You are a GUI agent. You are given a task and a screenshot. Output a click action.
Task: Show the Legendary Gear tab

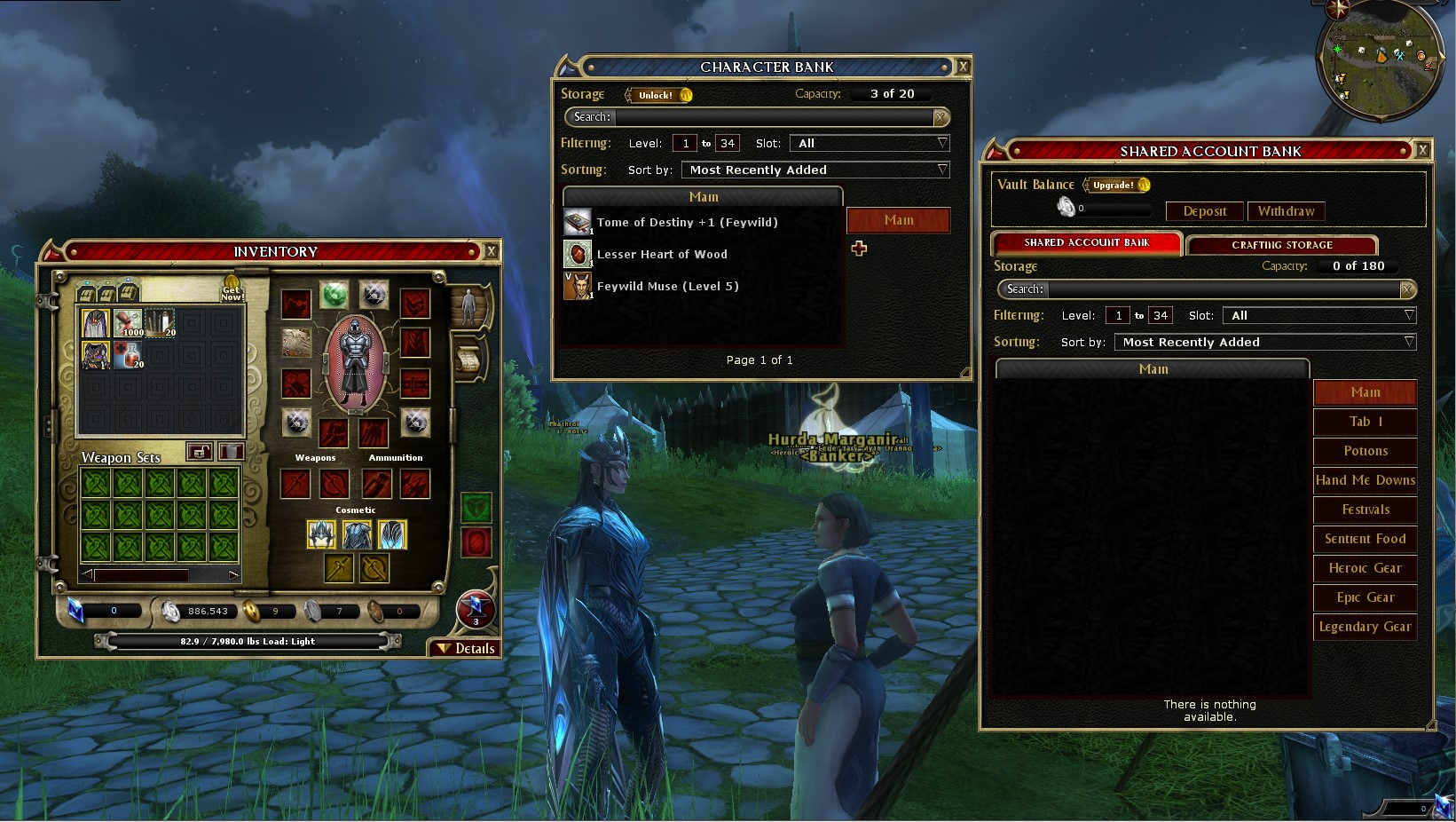click(x=1365, y=627)
